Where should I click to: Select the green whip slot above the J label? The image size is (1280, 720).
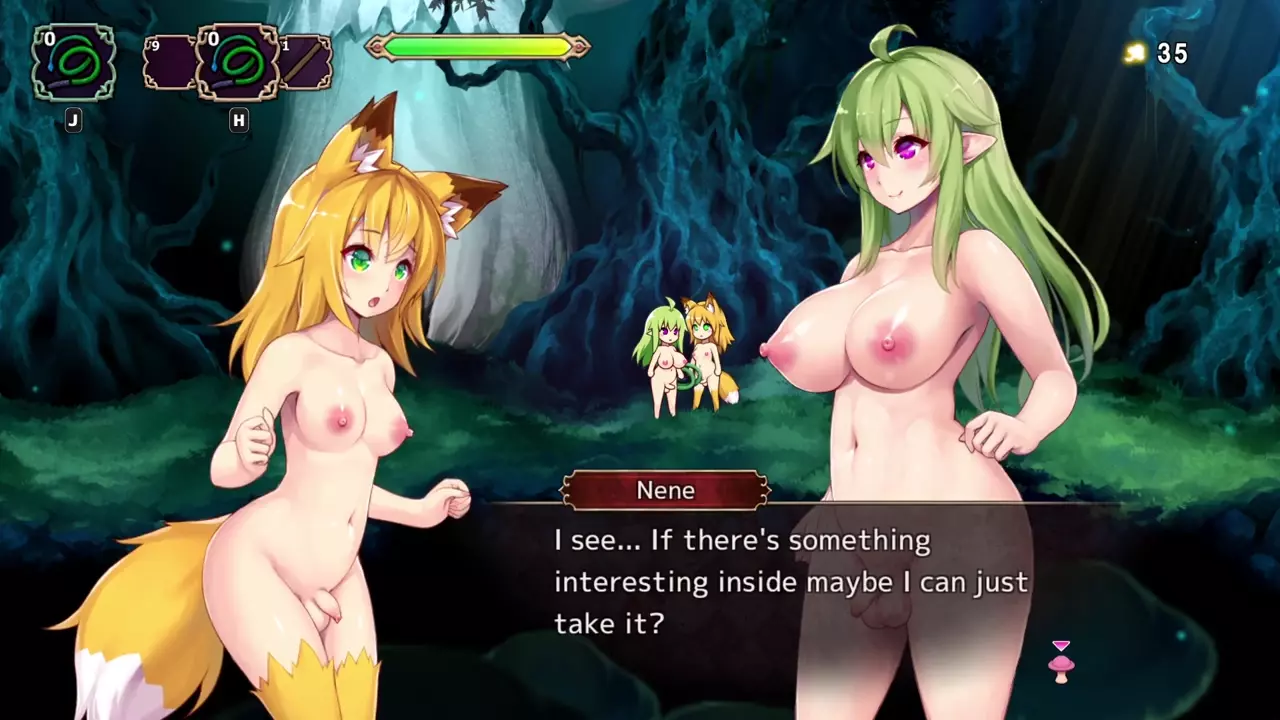tap(73, 63)
